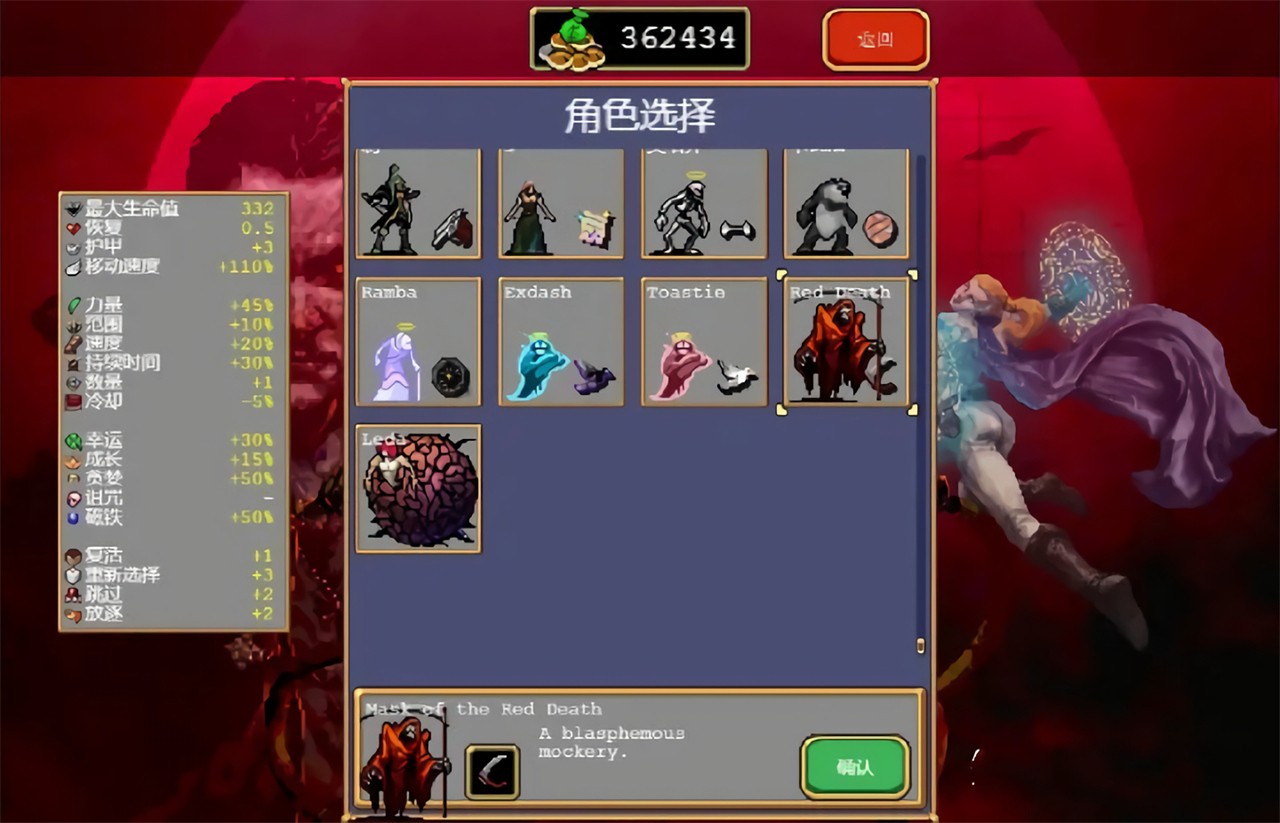Choose the Exdash ghost character
The width and height of the screenshot is (1280, 823).
(561, 342)
